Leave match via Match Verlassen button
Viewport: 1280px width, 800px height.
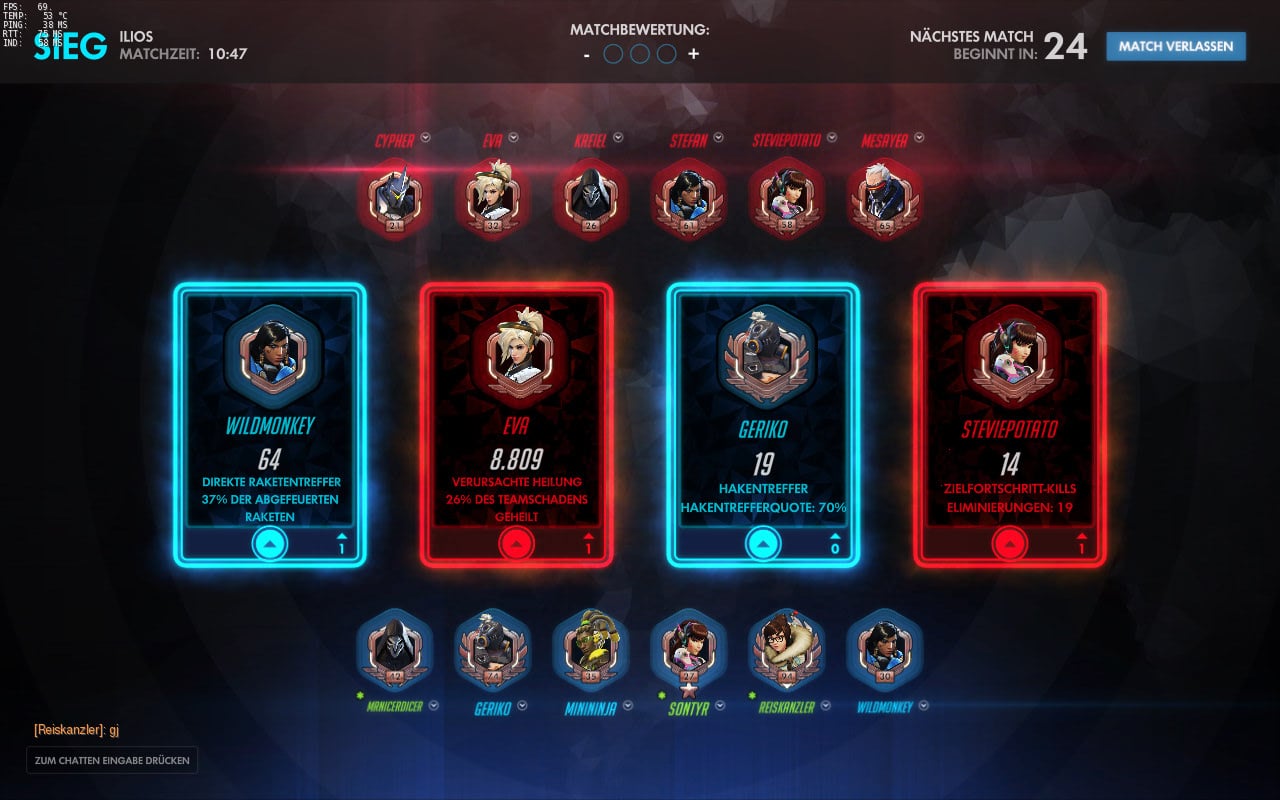pyautogui.click(x=1175, y=46)
